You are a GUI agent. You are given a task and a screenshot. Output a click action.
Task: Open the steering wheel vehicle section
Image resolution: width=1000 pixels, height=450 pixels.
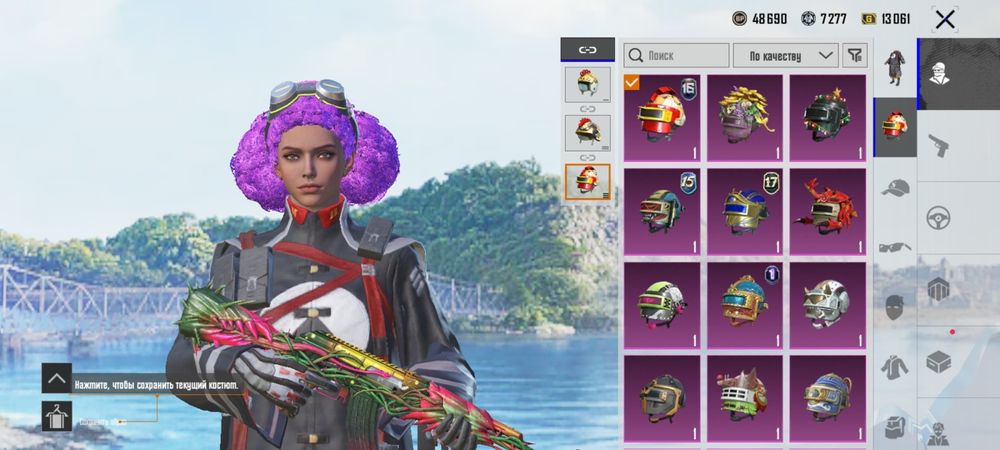click(939, 217)
